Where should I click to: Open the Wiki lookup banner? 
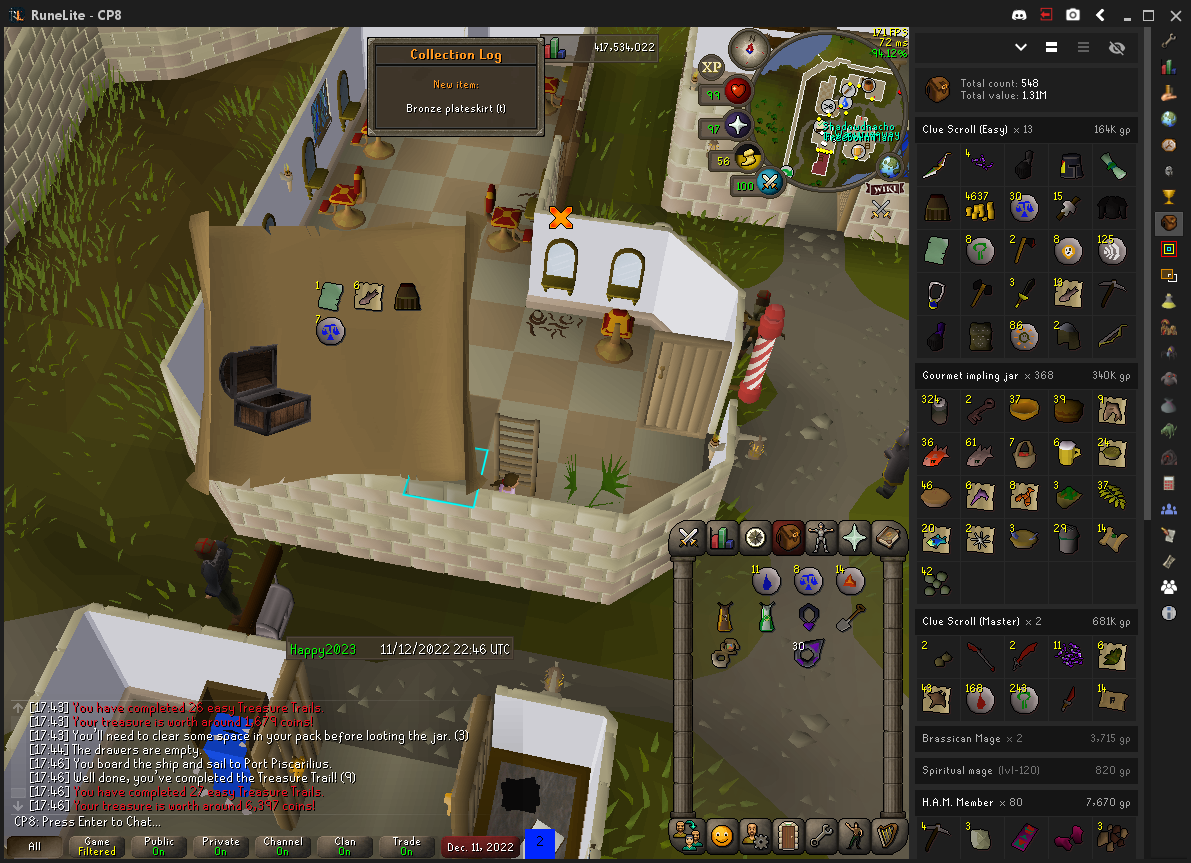pos(884,188)
